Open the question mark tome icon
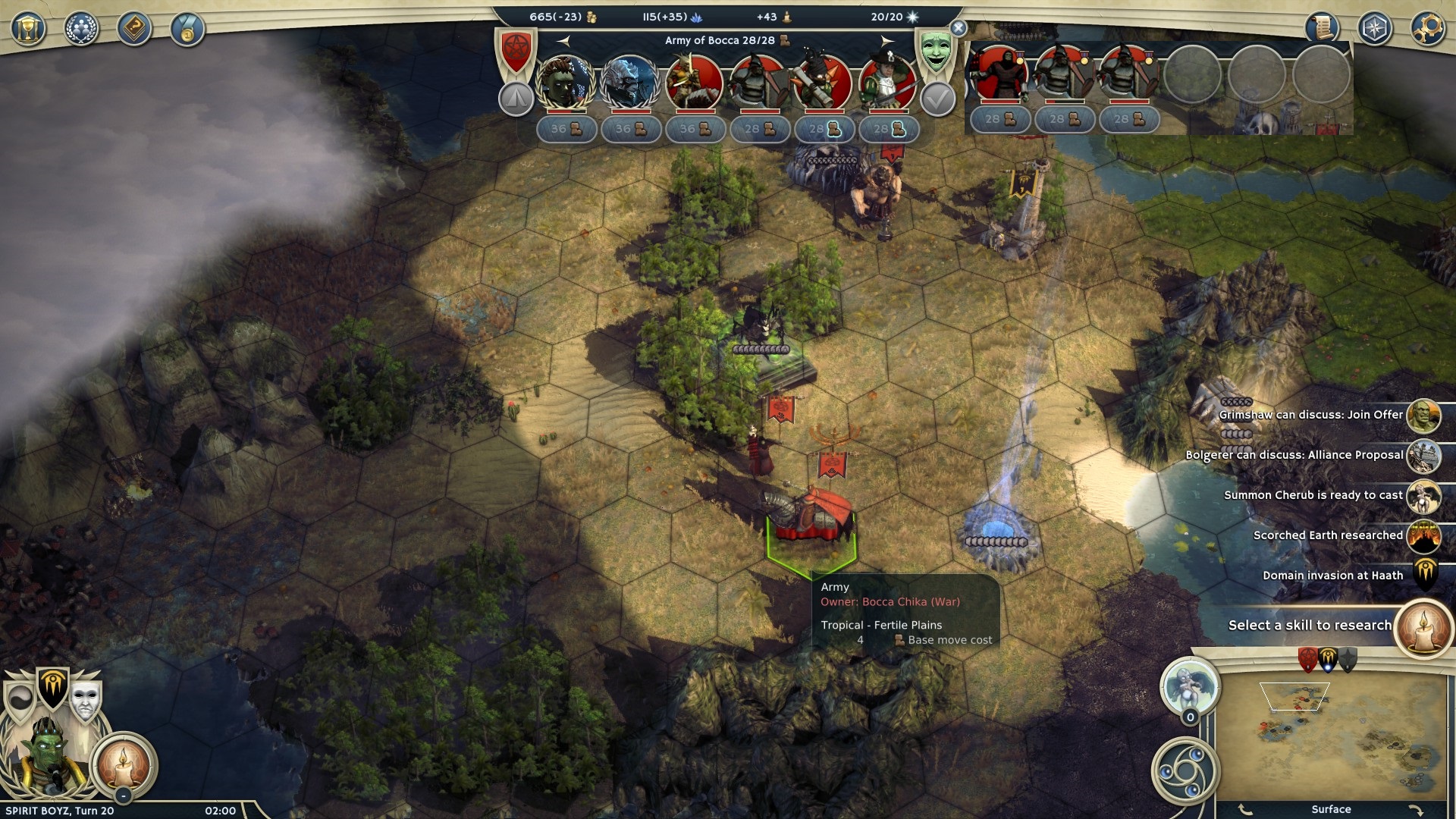 (134, 29)
